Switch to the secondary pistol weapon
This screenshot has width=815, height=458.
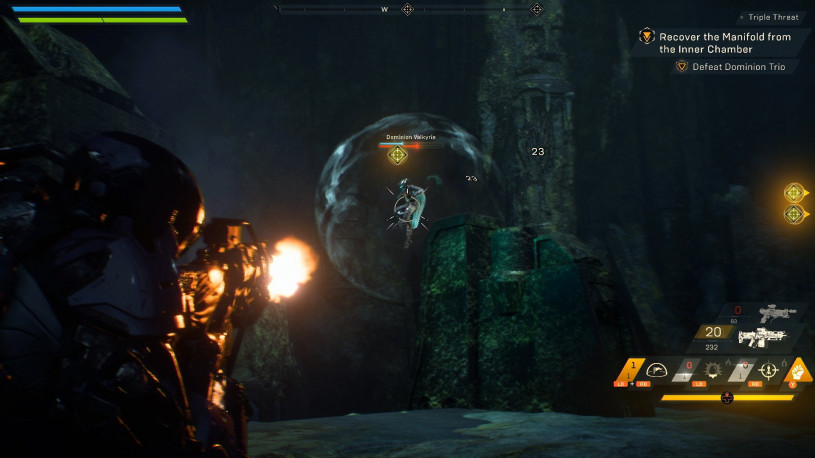pos(777,312)
